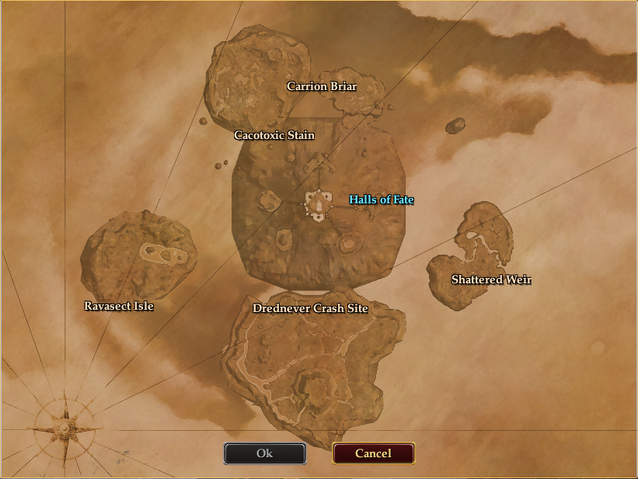638x479 pixels.
Task: Select Ravasect Isle as the destination
Action: click(119, 306)
